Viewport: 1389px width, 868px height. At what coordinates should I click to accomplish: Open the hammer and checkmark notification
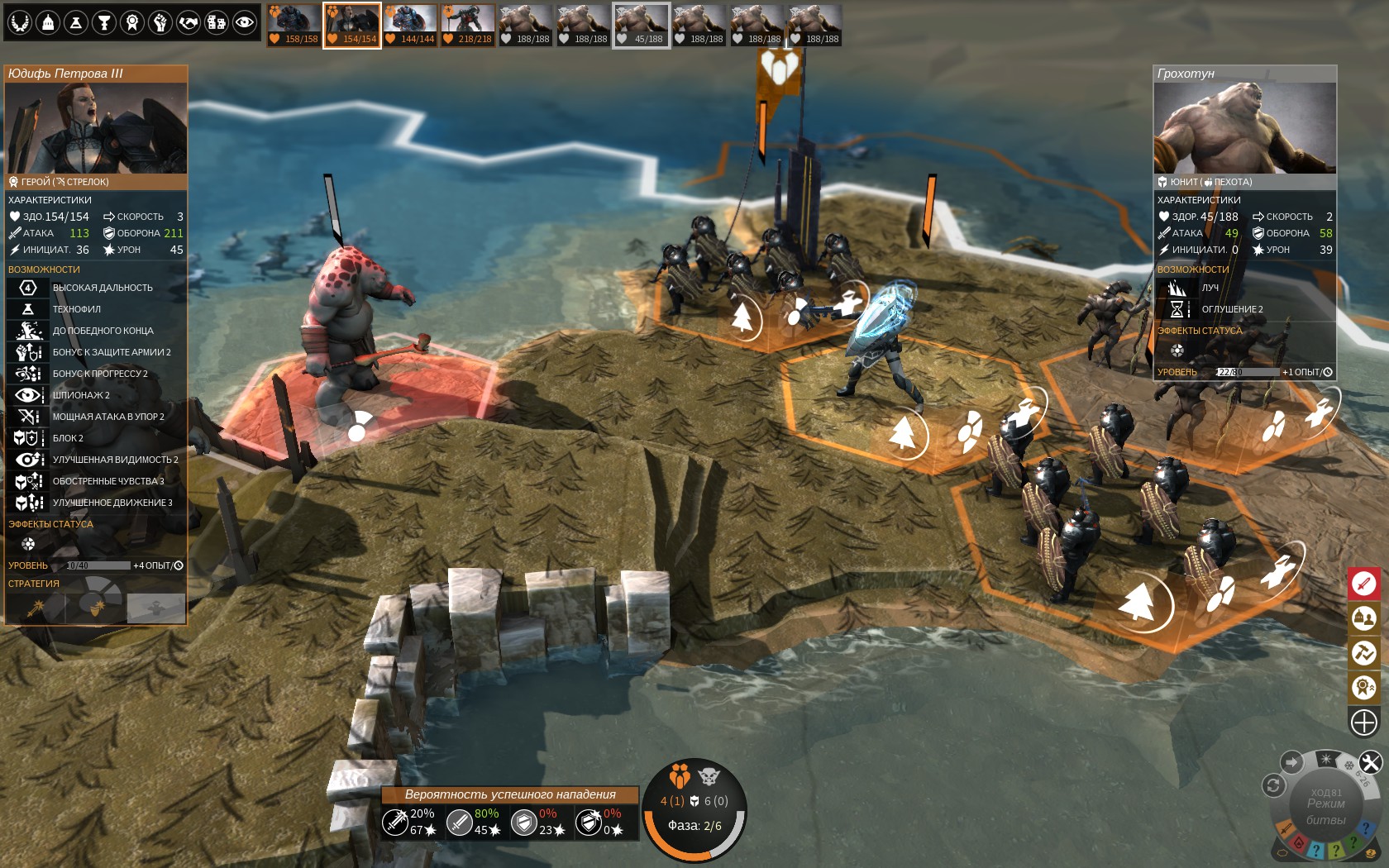[1364, 653]
